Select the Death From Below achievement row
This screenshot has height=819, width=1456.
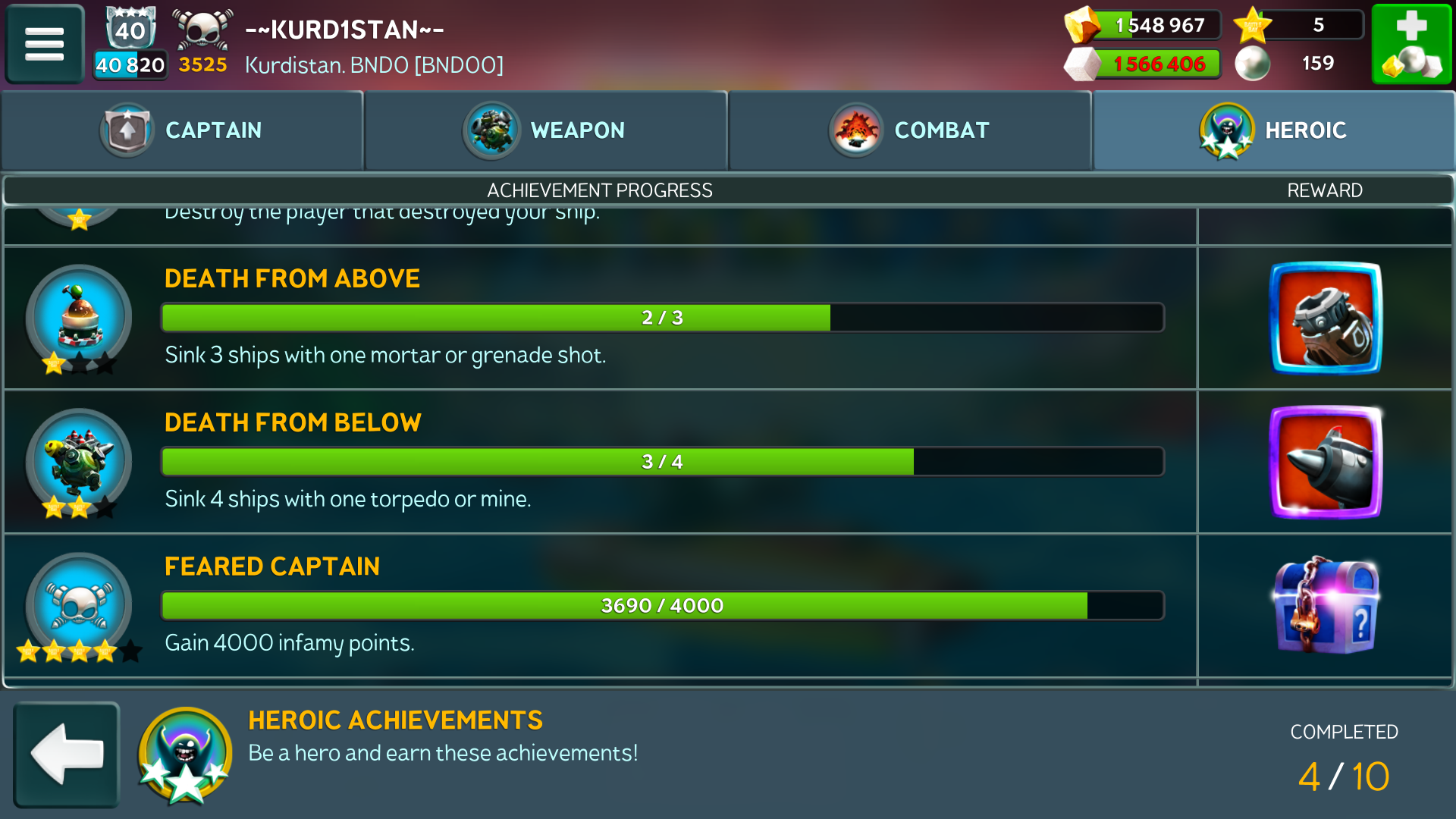click(x=599, y=462)
